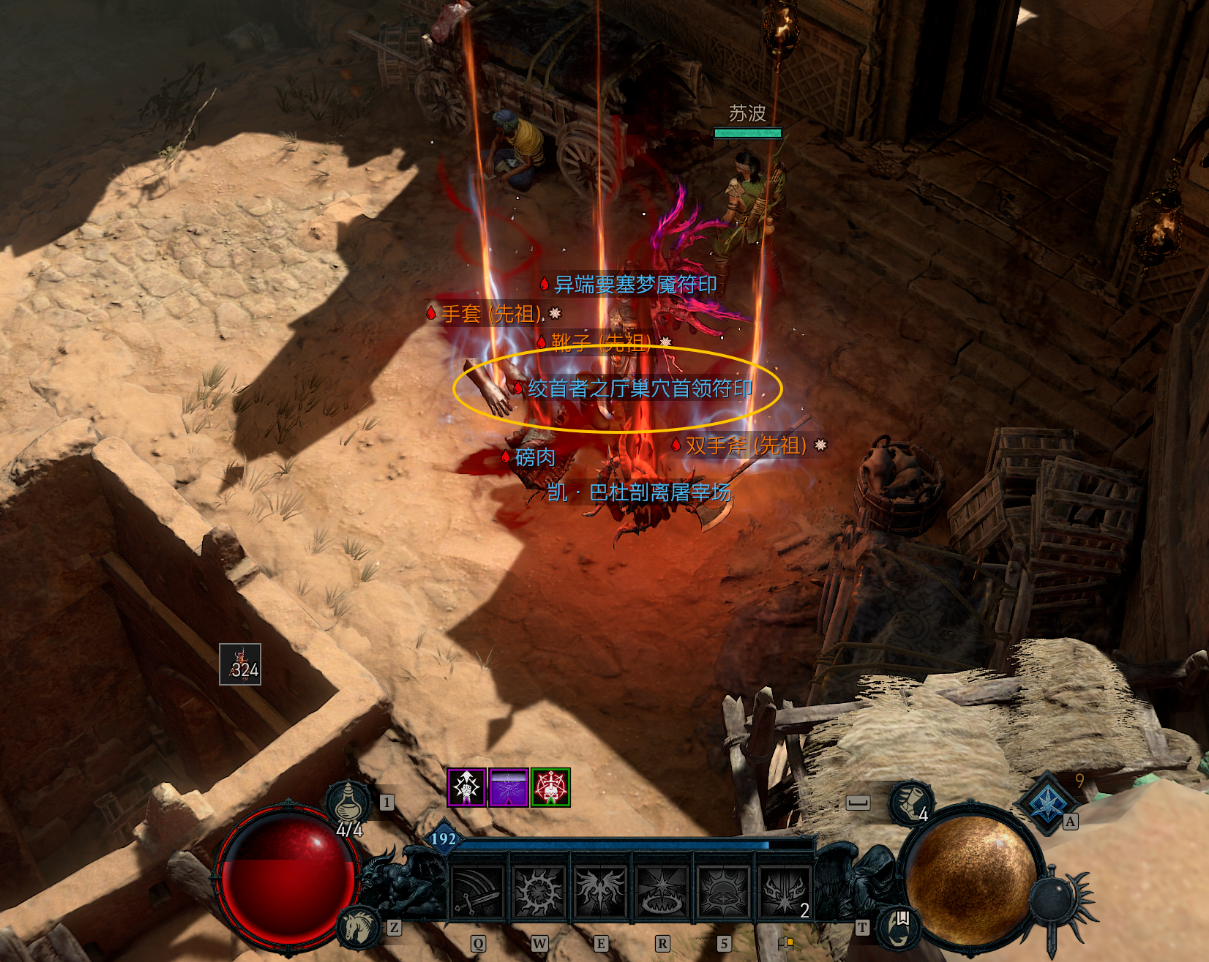Activate the starburst skill with 2 charges

(786, 891)
